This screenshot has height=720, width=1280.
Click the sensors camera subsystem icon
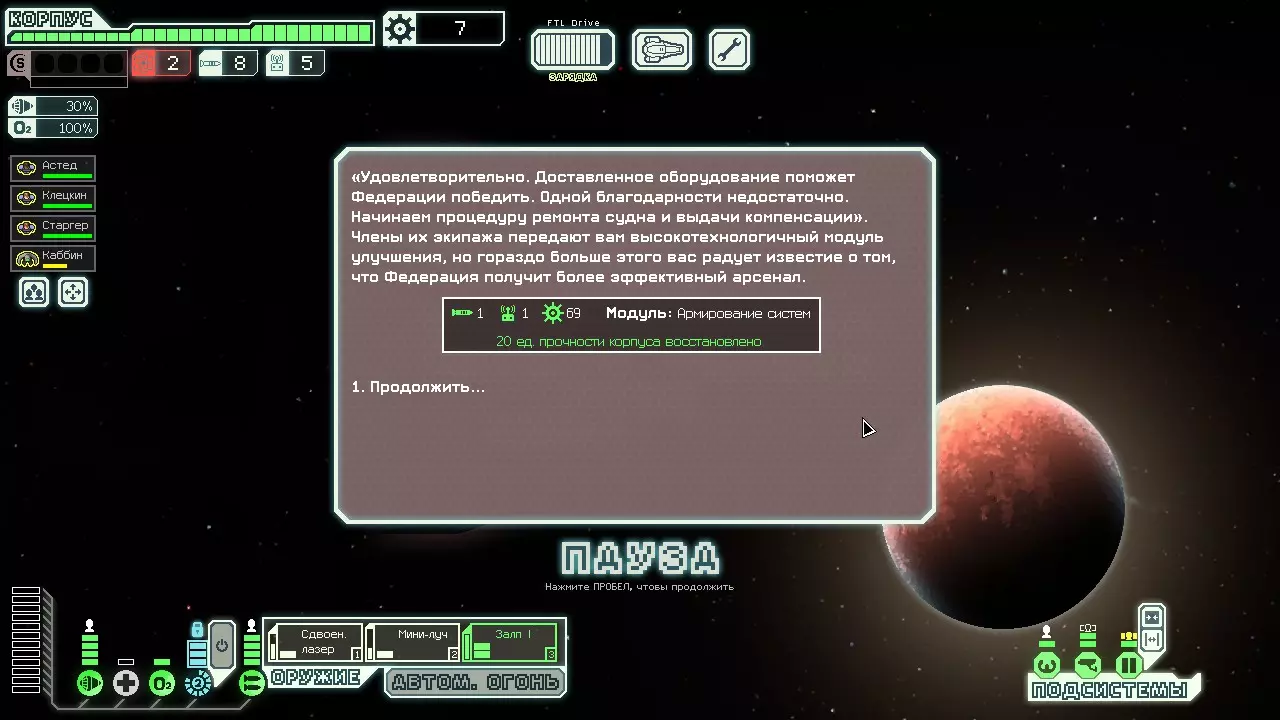tap(1088, 665)
